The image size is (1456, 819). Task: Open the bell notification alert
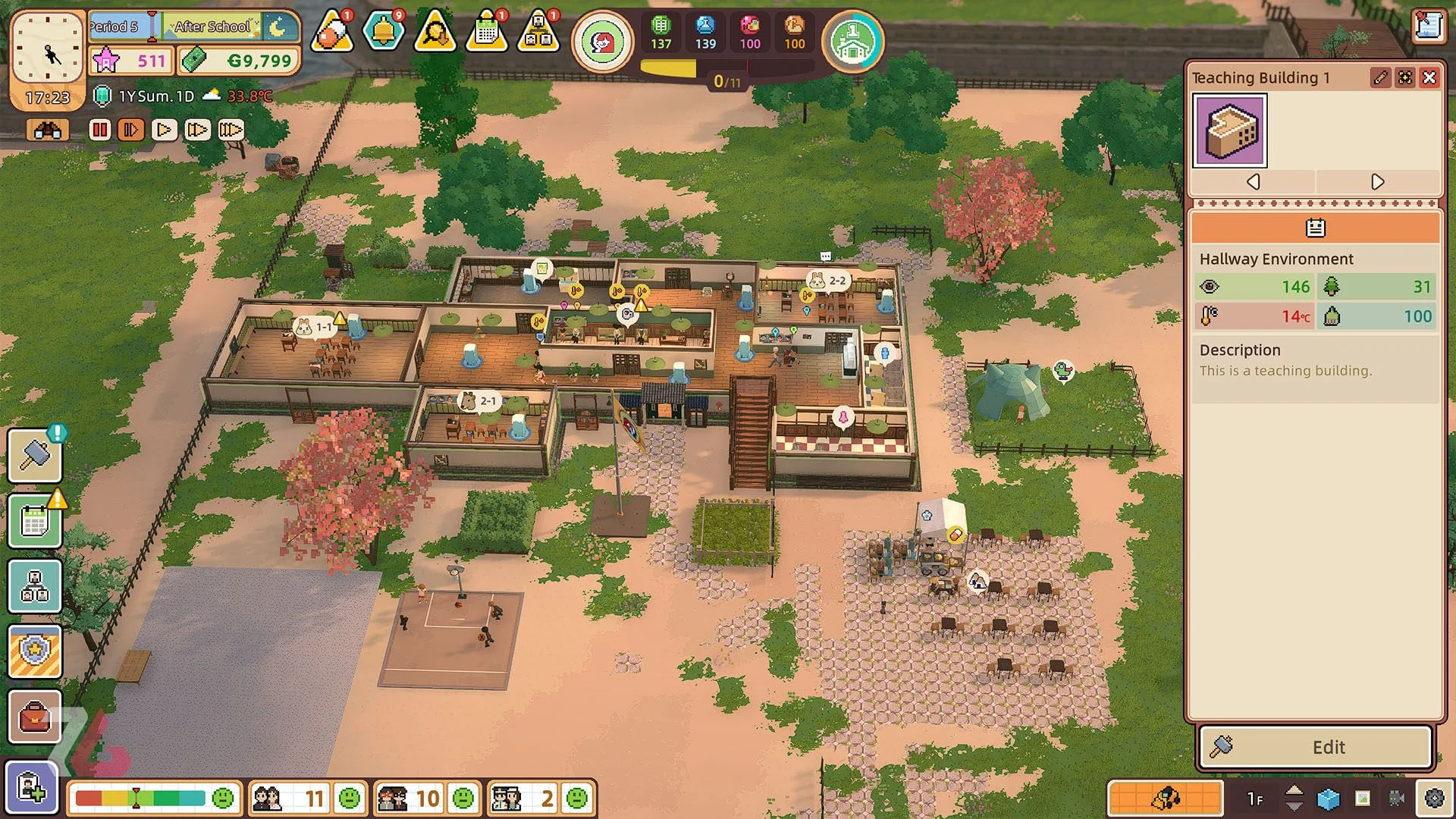coord(384,32)
